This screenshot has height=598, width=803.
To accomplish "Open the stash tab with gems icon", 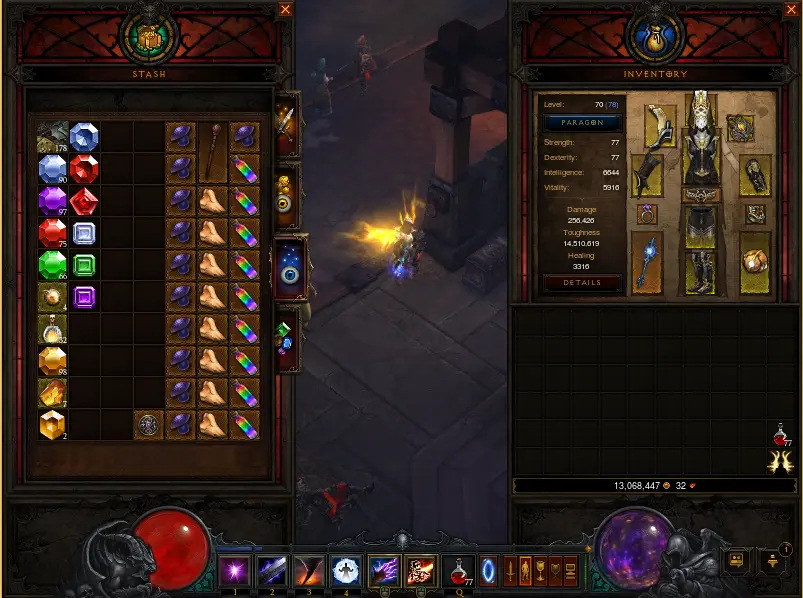I will click(286, 338).
